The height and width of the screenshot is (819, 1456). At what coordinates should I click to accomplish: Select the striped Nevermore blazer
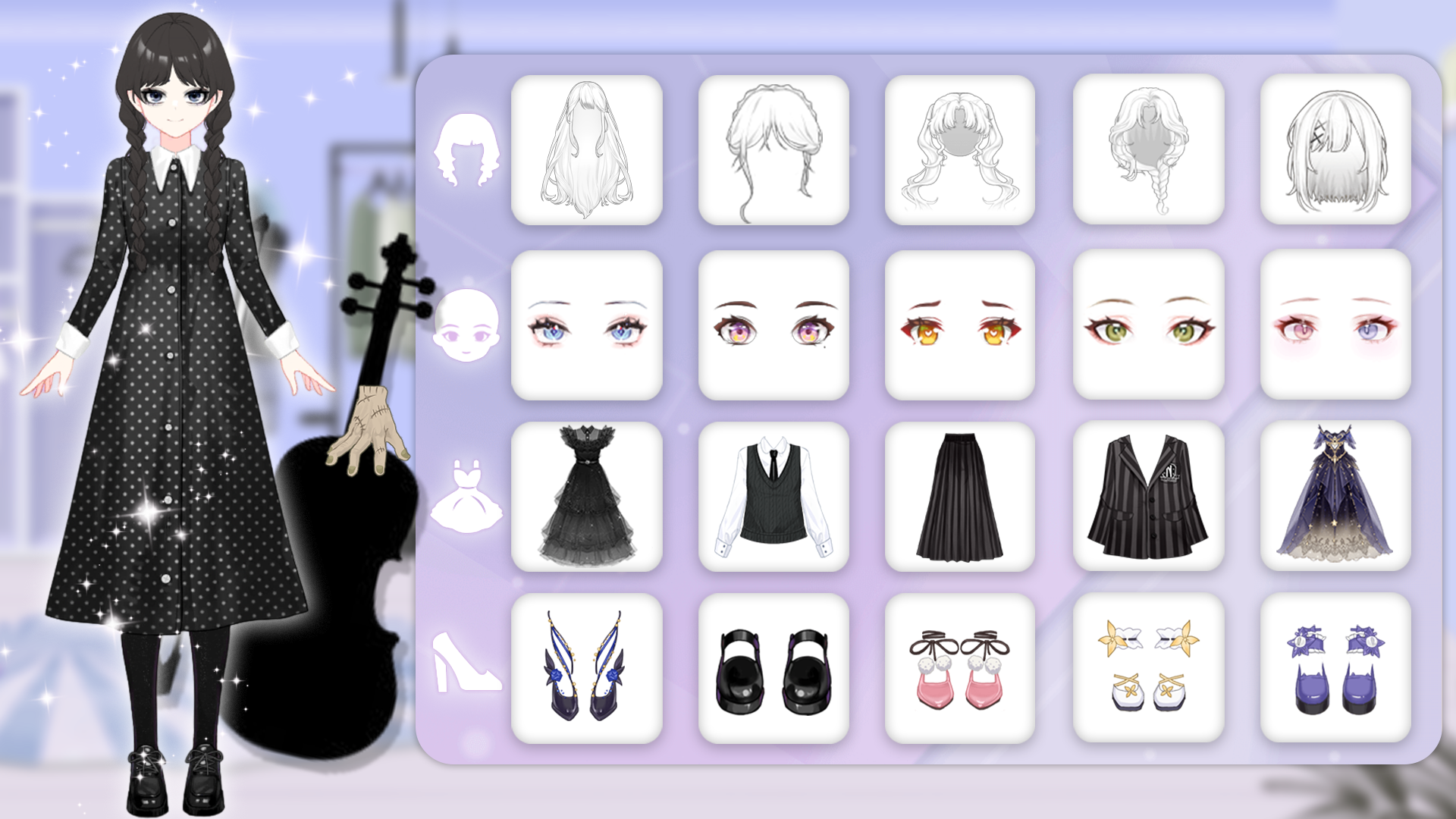click(1147, 497)
